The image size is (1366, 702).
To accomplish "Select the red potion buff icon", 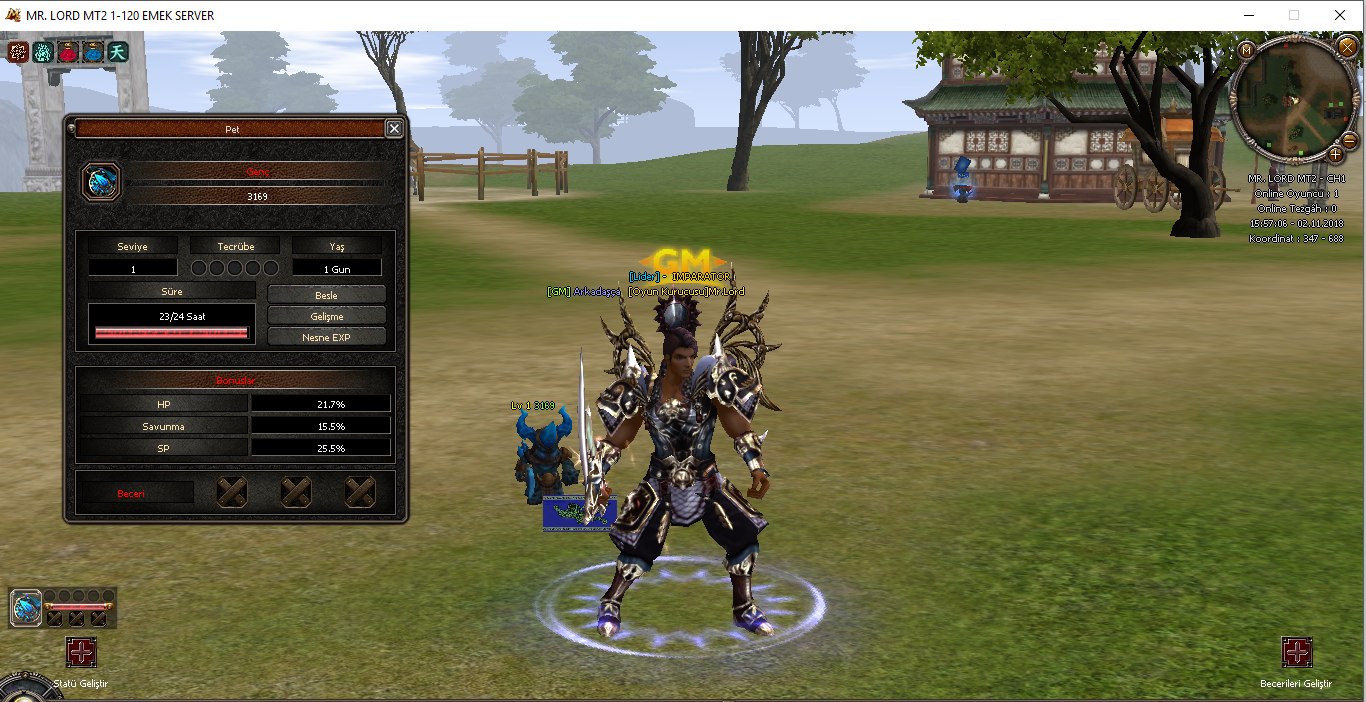I will click(x=68, y=52).
